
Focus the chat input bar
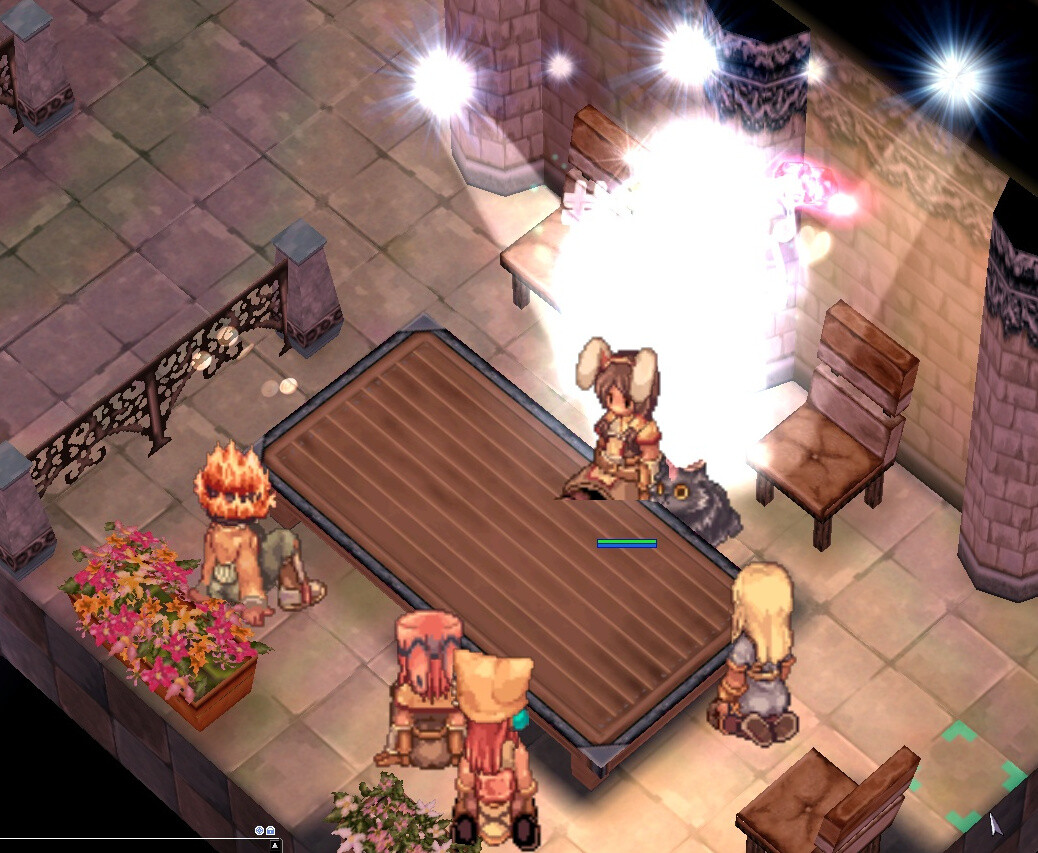130,846
